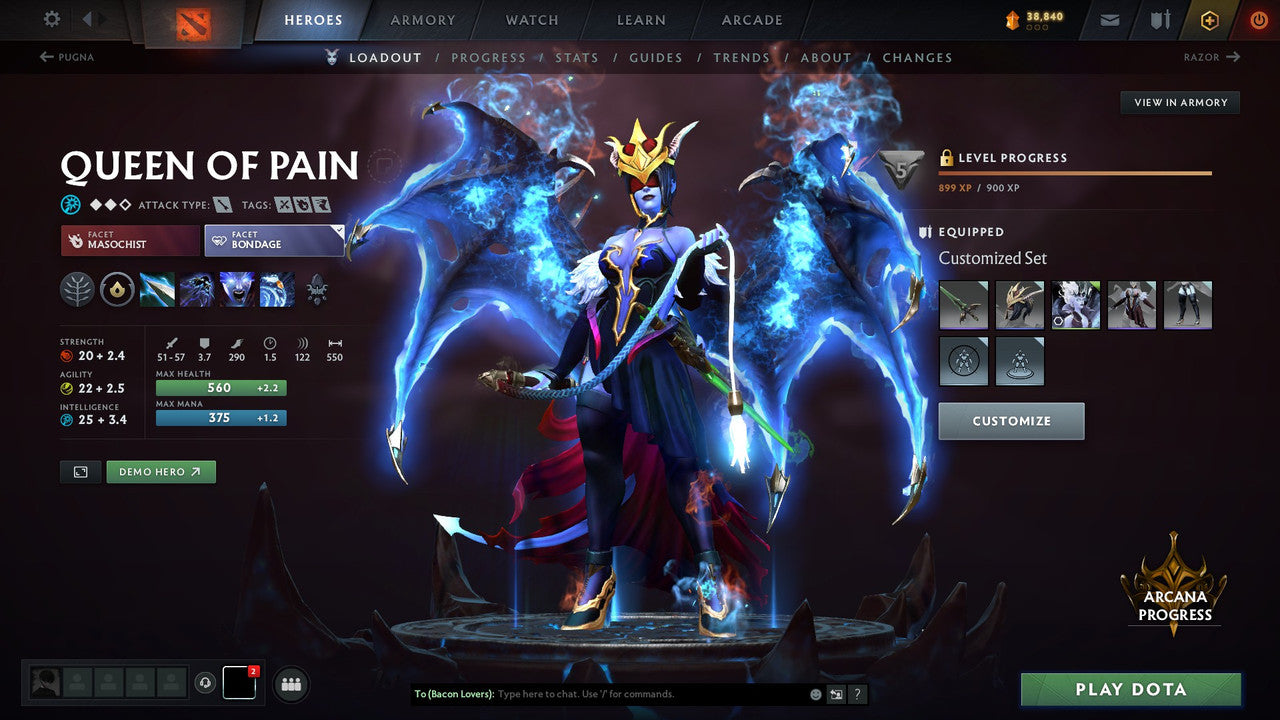Click the weapon item thumbnail in the equipped set
The width and height of the screenshot is (1280, 720).
pyautogui.click(x=963, y=304)
